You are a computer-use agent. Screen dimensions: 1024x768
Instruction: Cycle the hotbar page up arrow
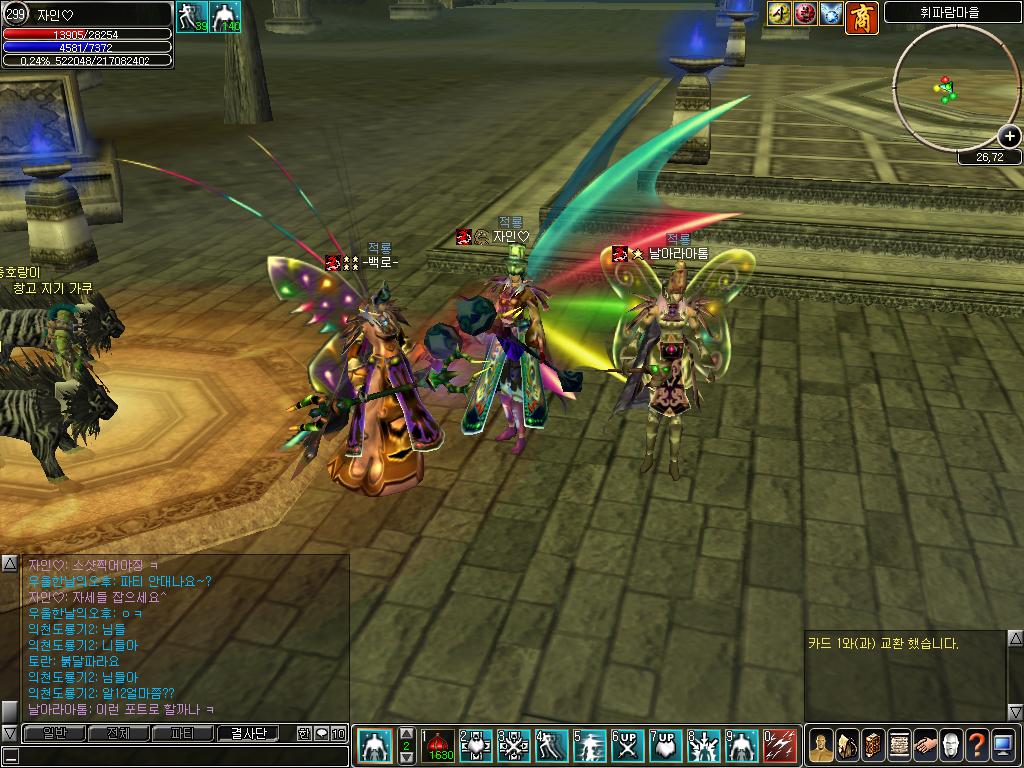pos(406,733)
